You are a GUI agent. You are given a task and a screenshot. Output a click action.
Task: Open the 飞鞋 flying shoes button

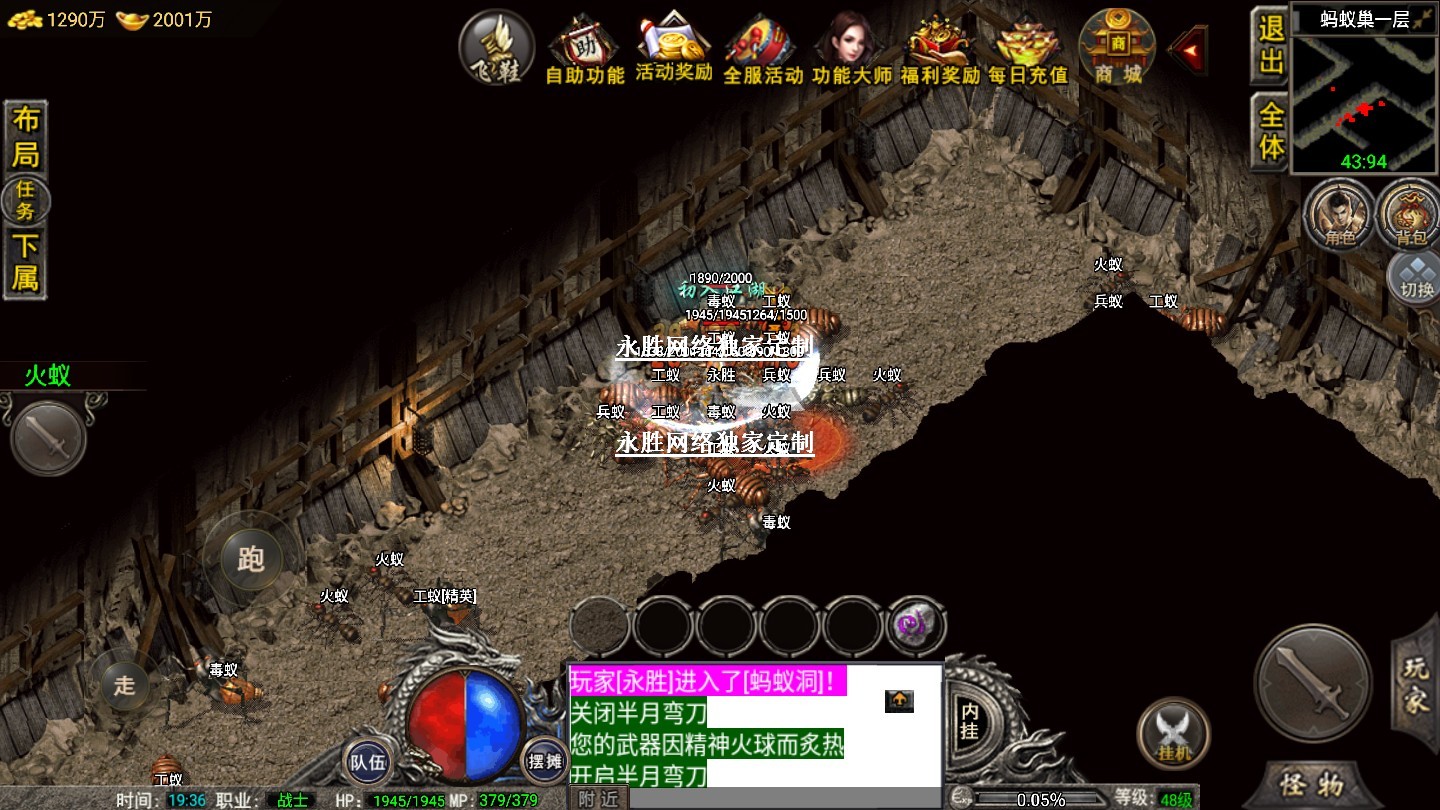pyautogui.click(x=497, y=47)
